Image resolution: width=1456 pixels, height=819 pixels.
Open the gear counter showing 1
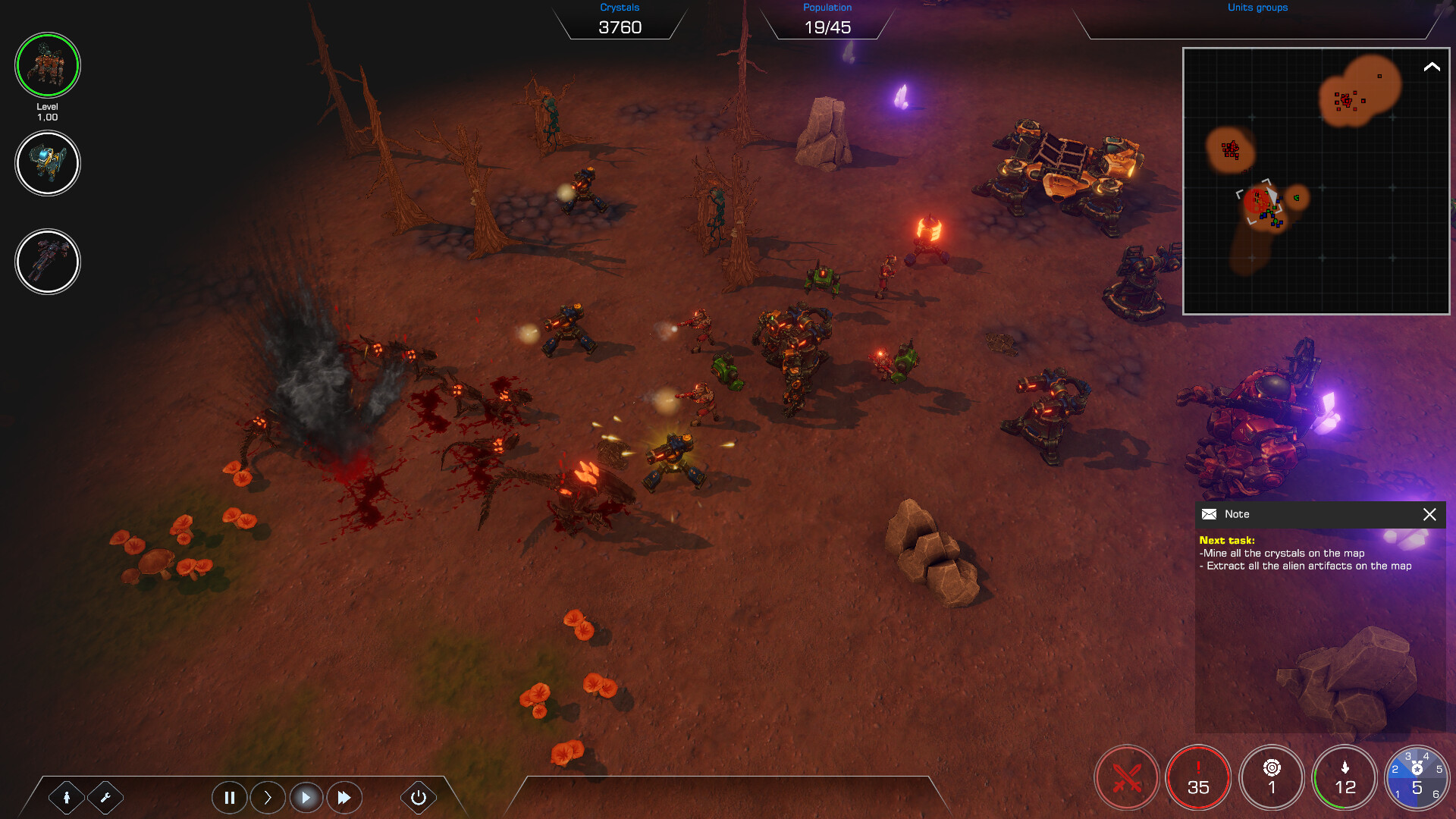click(1272, 777)
